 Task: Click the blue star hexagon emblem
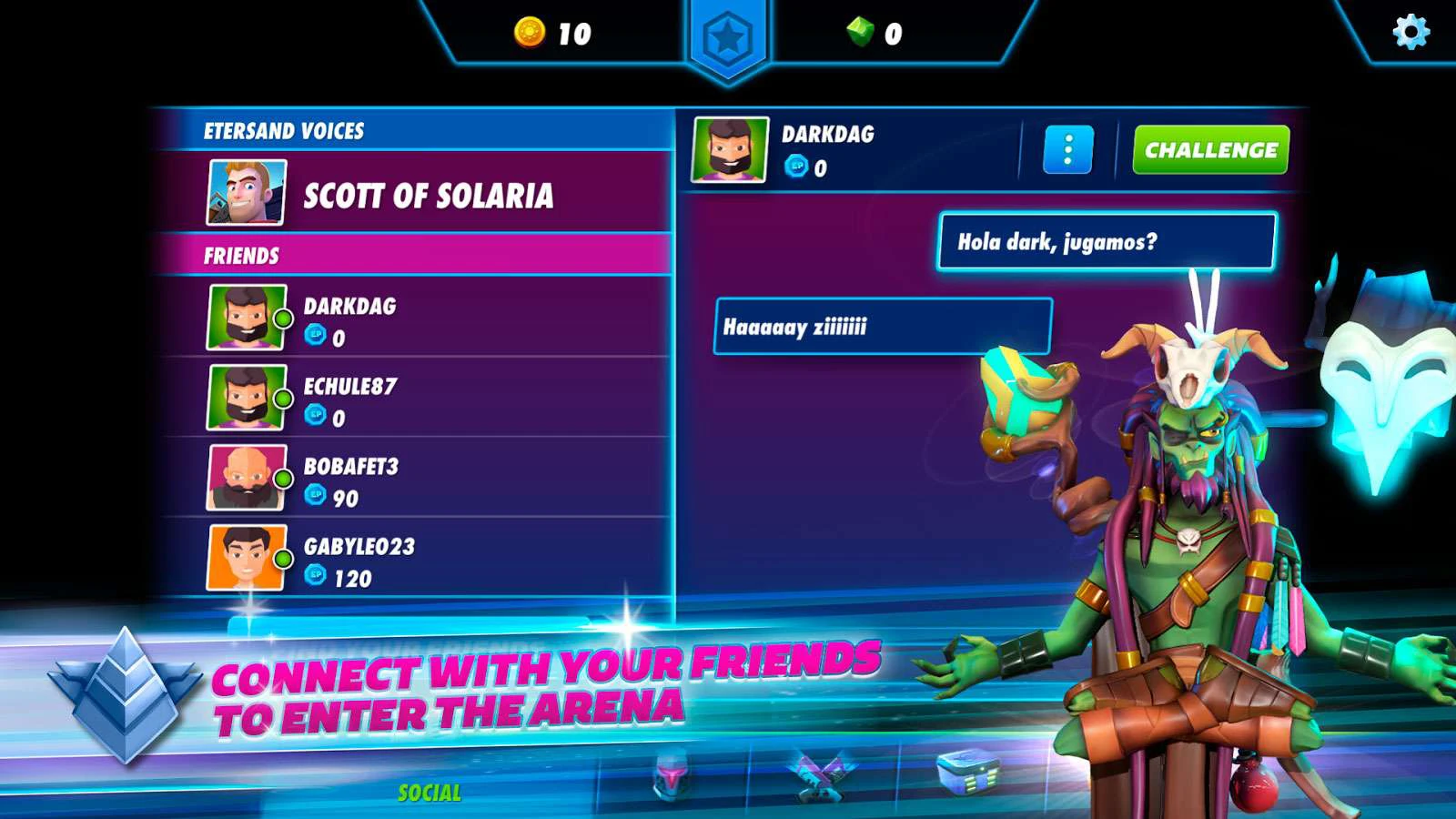click(x=728, y=39)
